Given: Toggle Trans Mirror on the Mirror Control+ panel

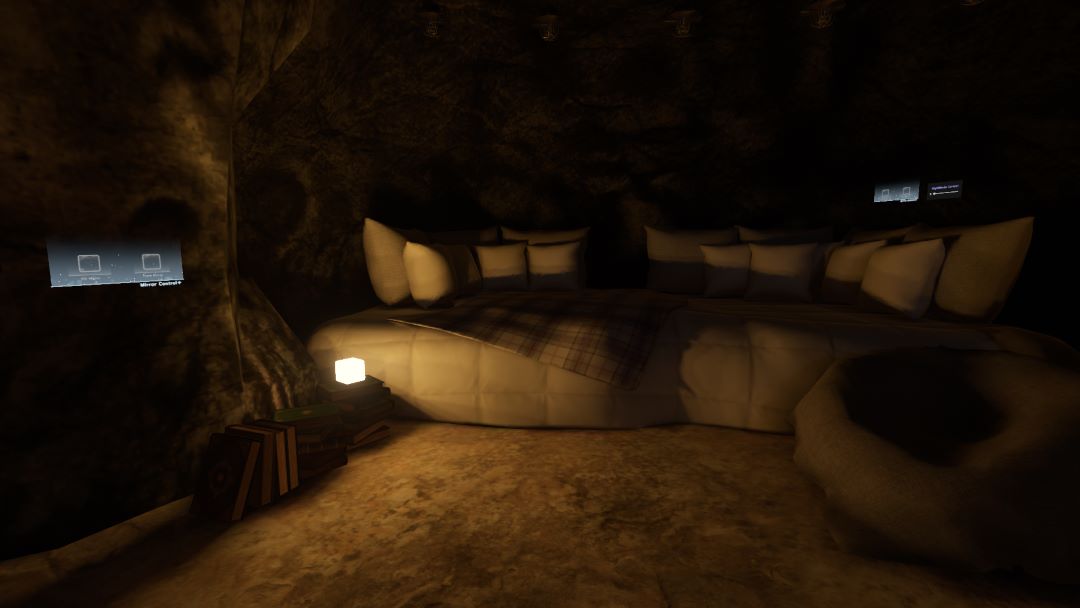Looking at the screenshot, I should click(x=152, y=264).
